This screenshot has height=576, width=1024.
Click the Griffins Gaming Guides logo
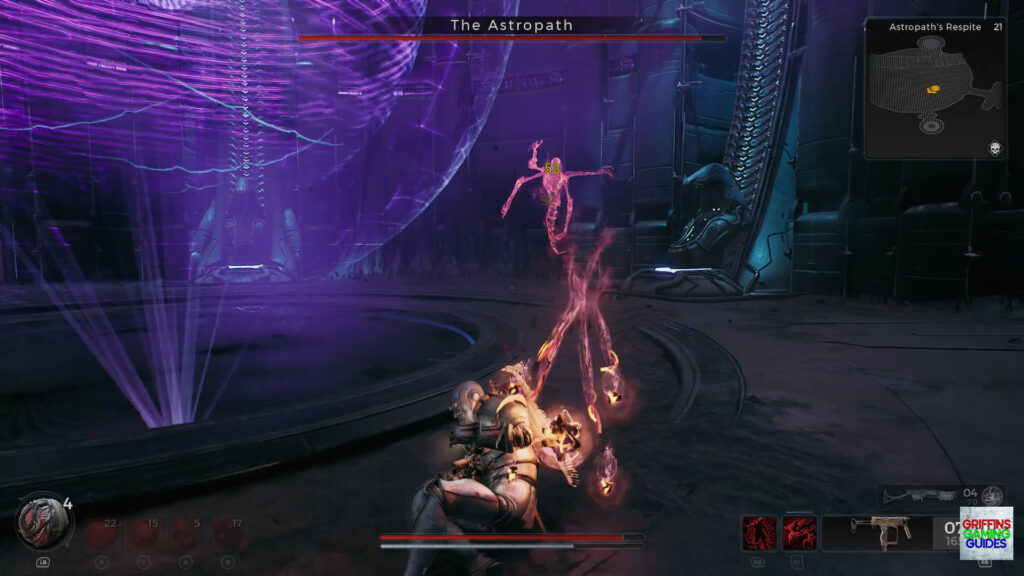point(985,533)
